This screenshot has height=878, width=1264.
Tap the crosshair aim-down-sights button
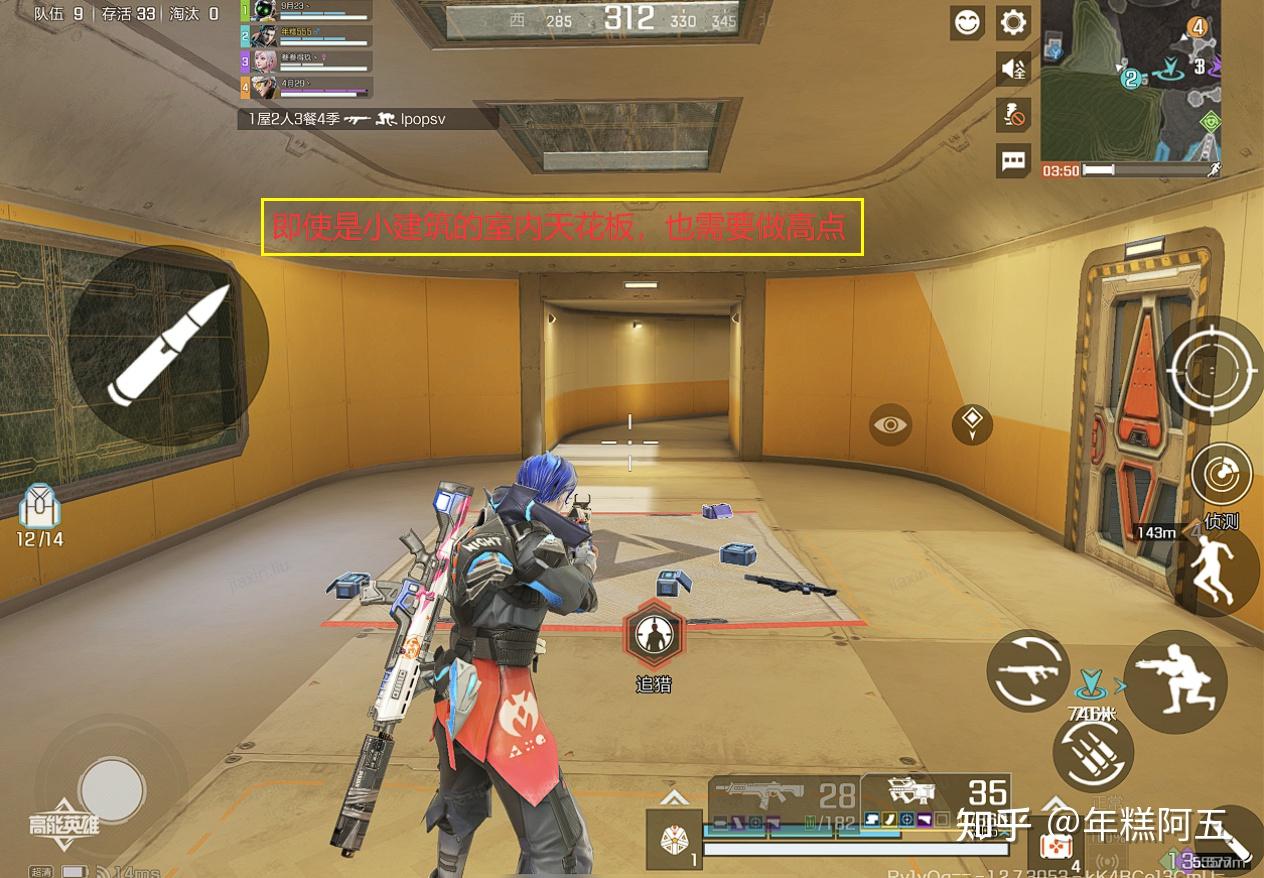click(x=1210, y=370)
